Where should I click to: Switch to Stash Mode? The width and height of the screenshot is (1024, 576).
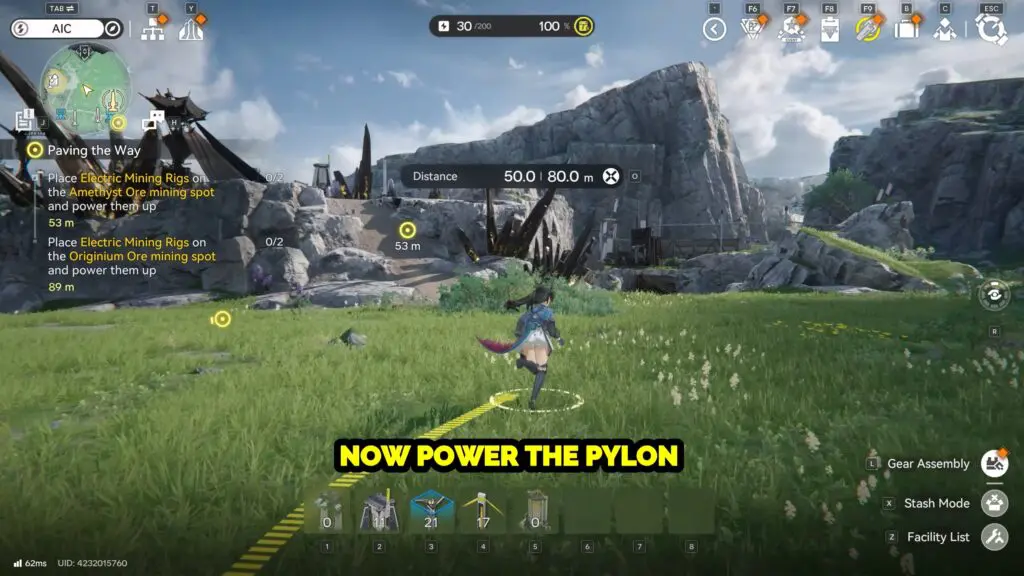994,503
